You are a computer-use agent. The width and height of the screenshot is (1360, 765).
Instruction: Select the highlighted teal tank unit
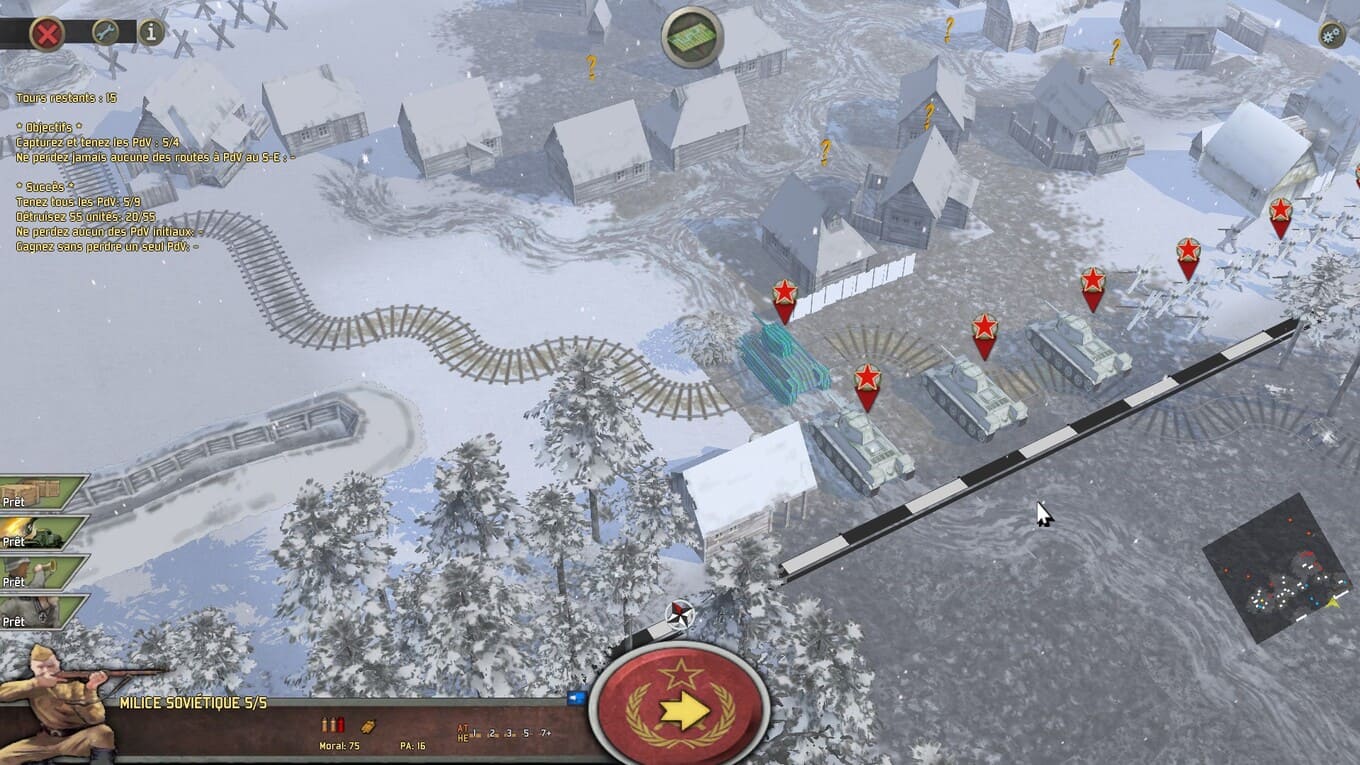point(782,358)
